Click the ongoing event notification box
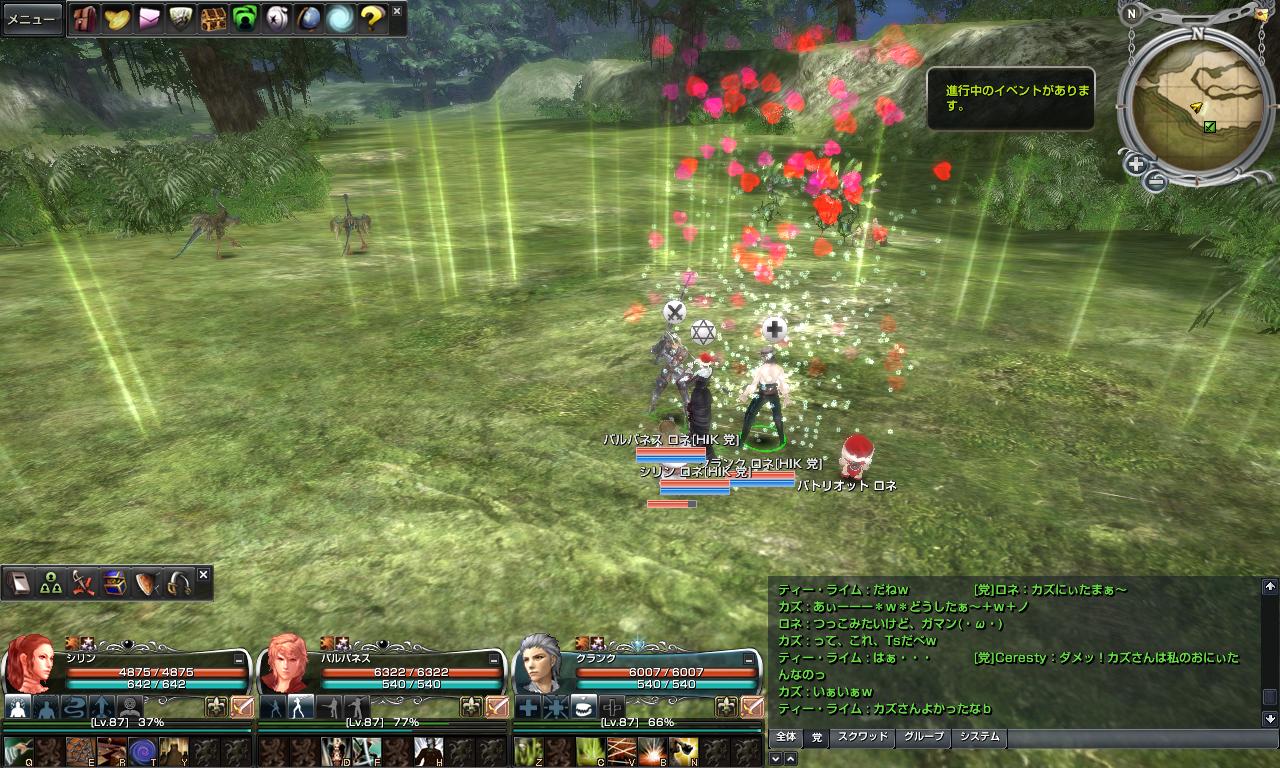Viewport: 1280px width, 768px height. (x=1010, y=98)
